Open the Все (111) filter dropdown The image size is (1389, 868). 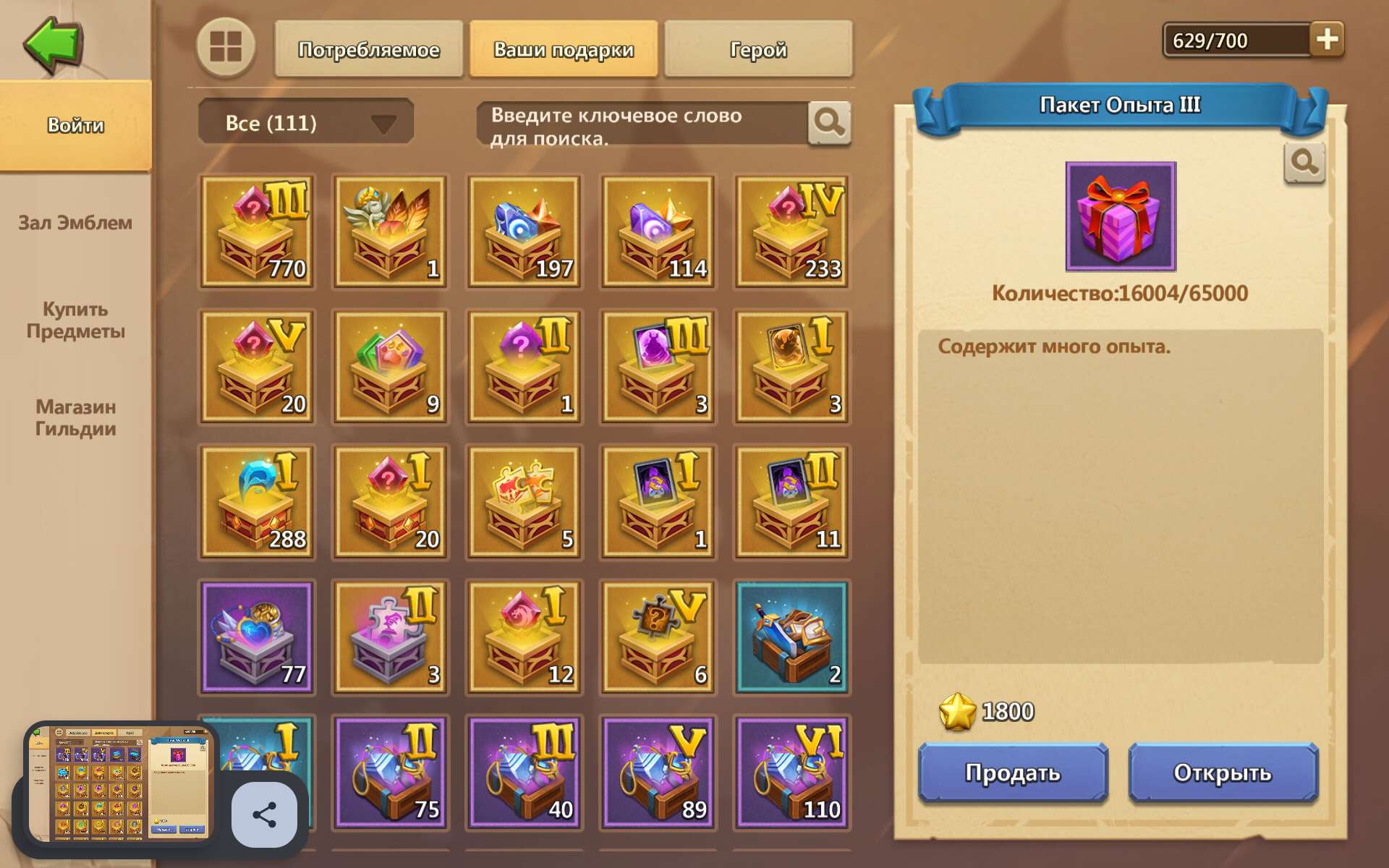304,122
